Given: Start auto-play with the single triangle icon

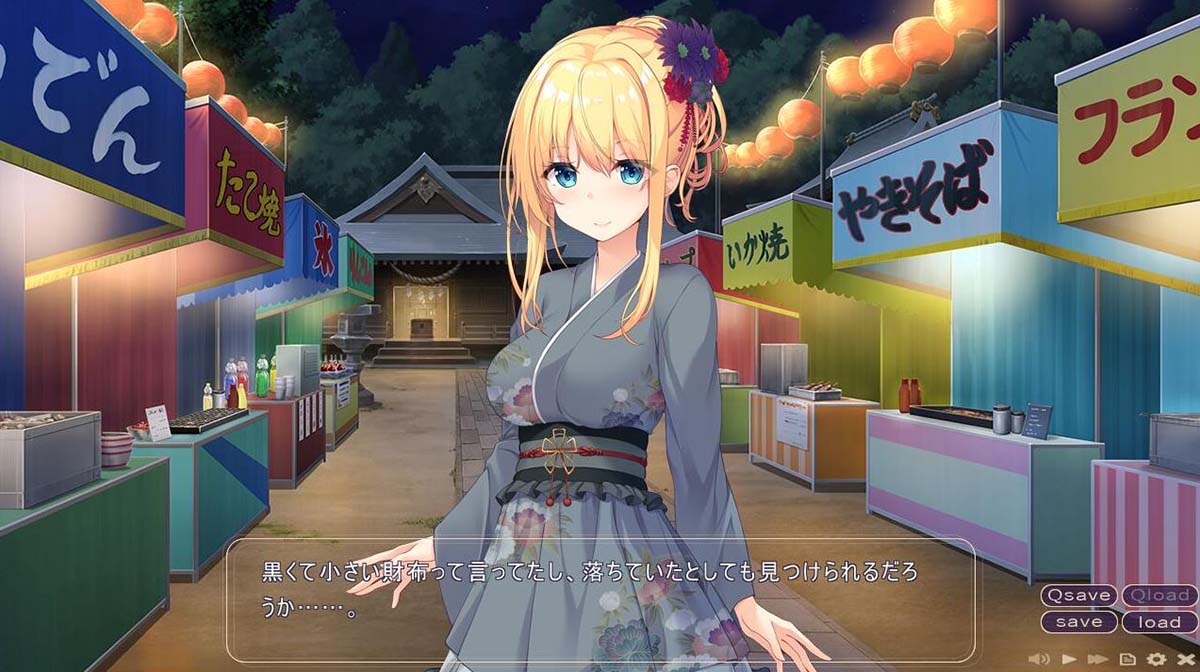Looking at the screenshot, I should coord(1069,658).
